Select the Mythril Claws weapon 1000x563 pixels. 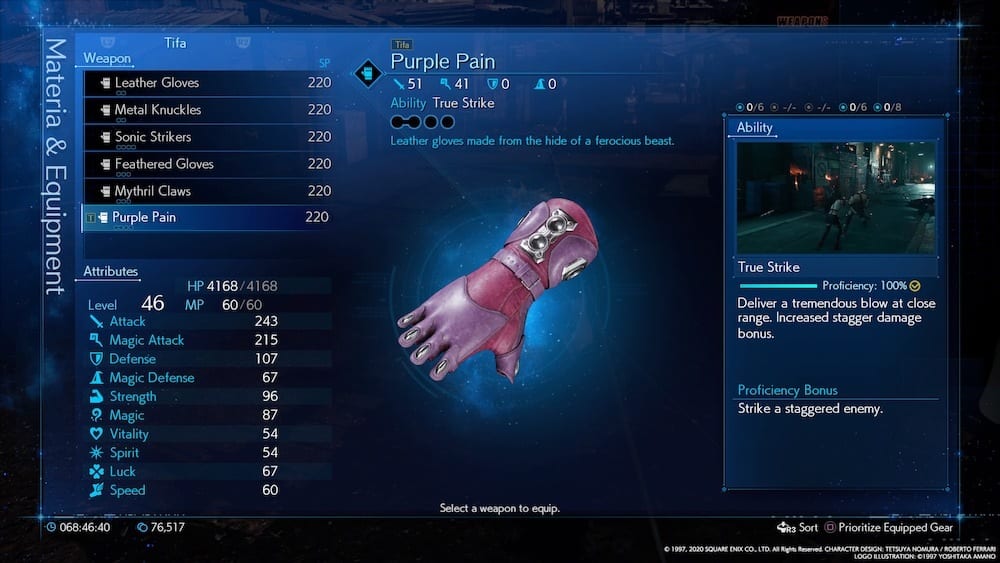pyautogui.click(x=153, y=191)
